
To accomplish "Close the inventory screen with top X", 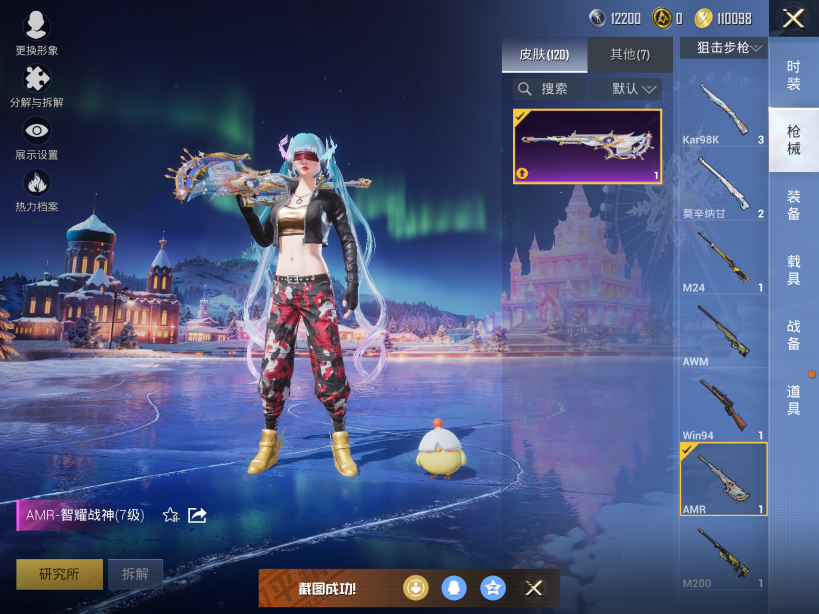I will [x=793, y=18].
